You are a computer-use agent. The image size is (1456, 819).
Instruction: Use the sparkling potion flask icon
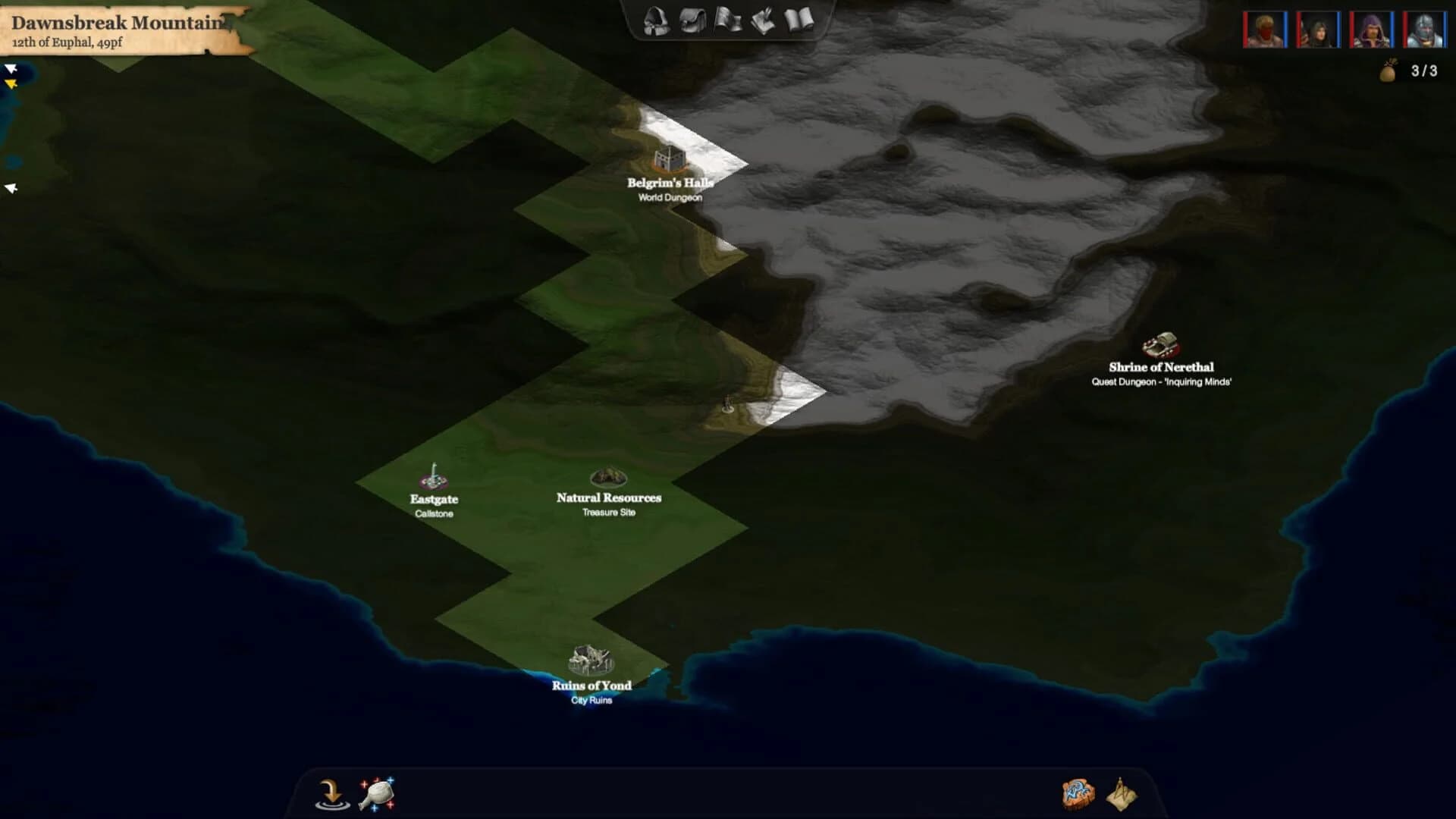(377, 793)
